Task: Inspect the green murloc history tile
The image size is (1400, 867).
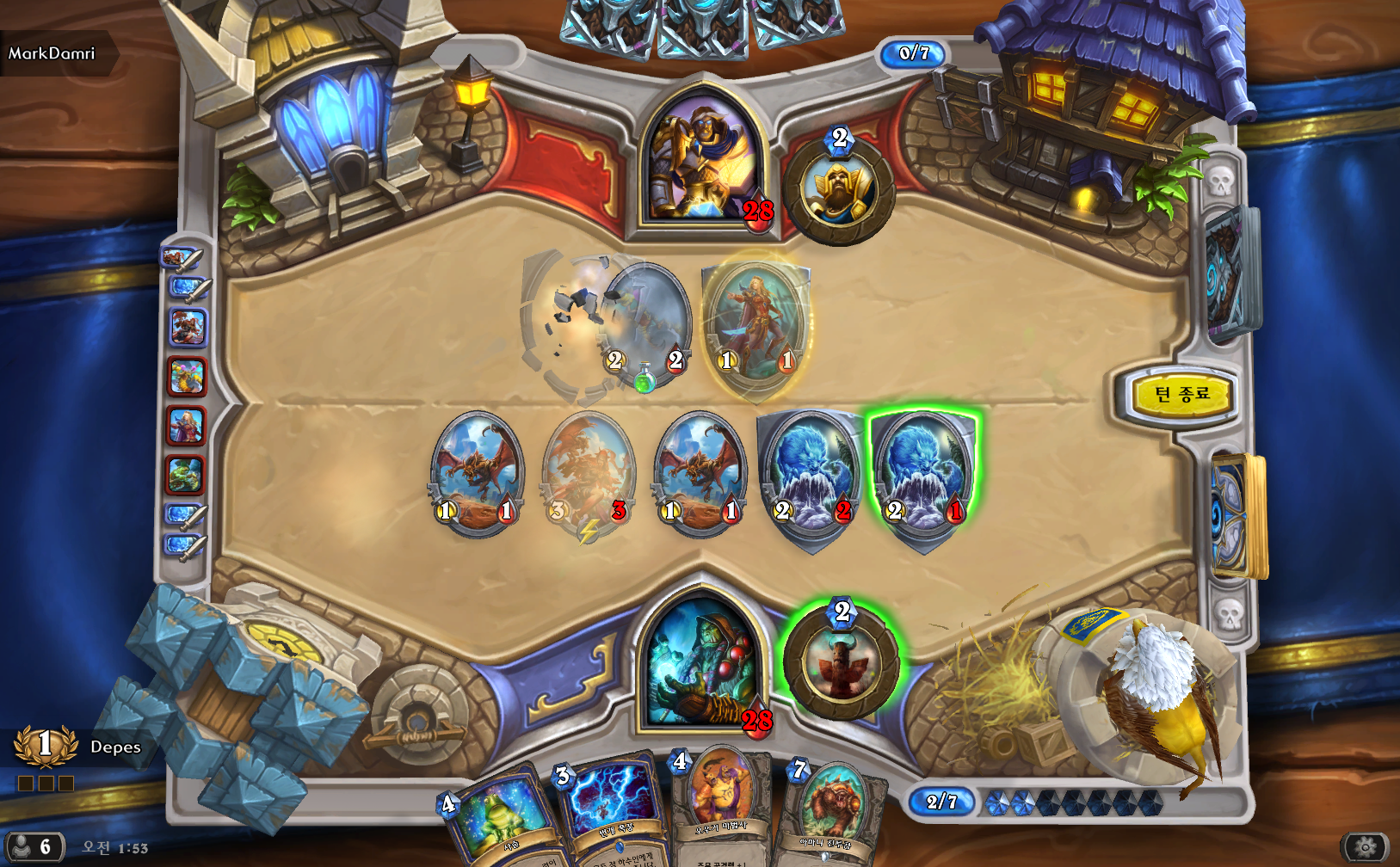Action: click(x=186, y=474)
